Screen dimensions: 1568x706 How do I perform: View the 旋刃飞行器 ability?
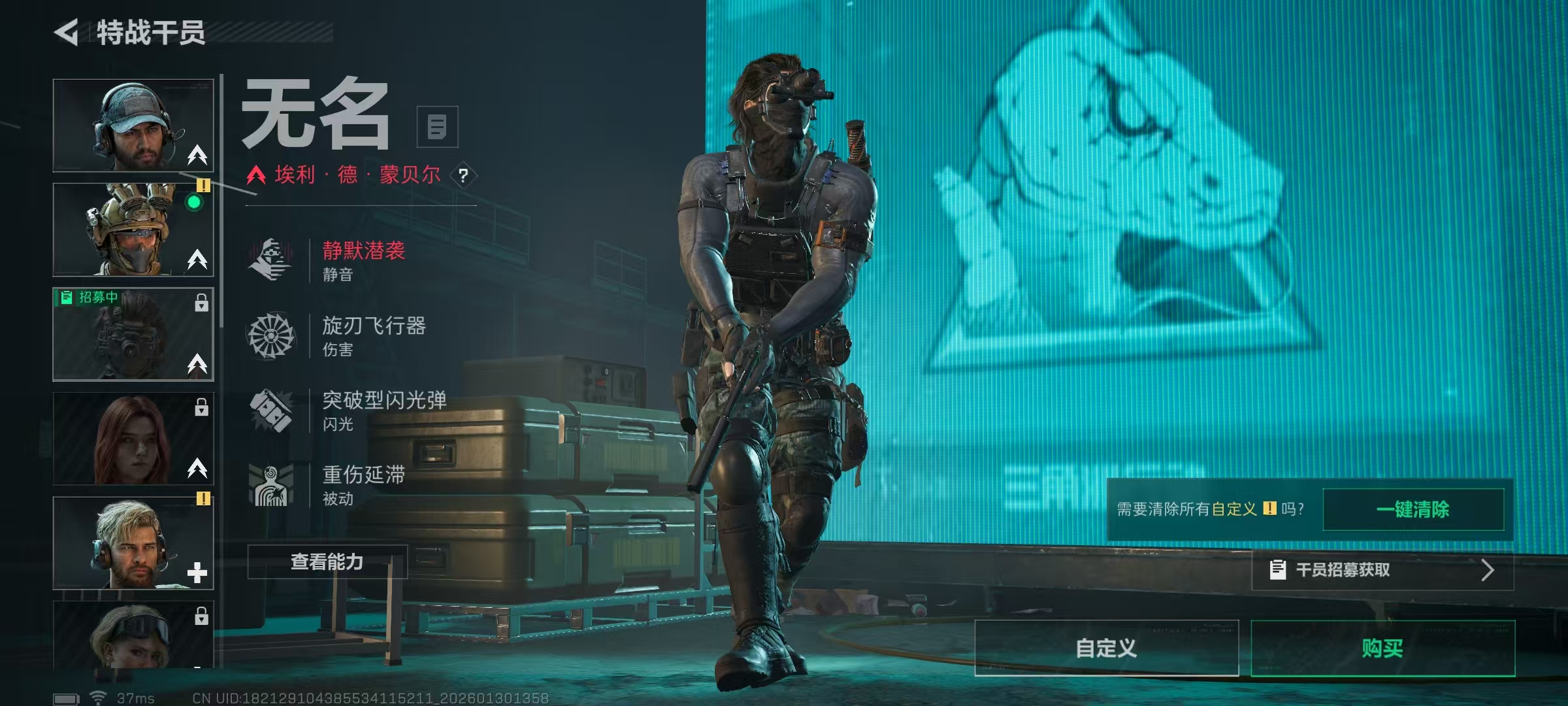[x=372, y=335]
